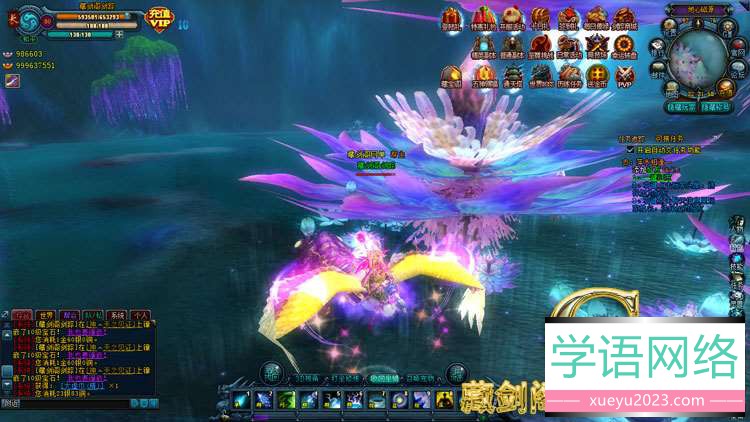Select the 日常充值 button above hotbar

pos(418,379)
